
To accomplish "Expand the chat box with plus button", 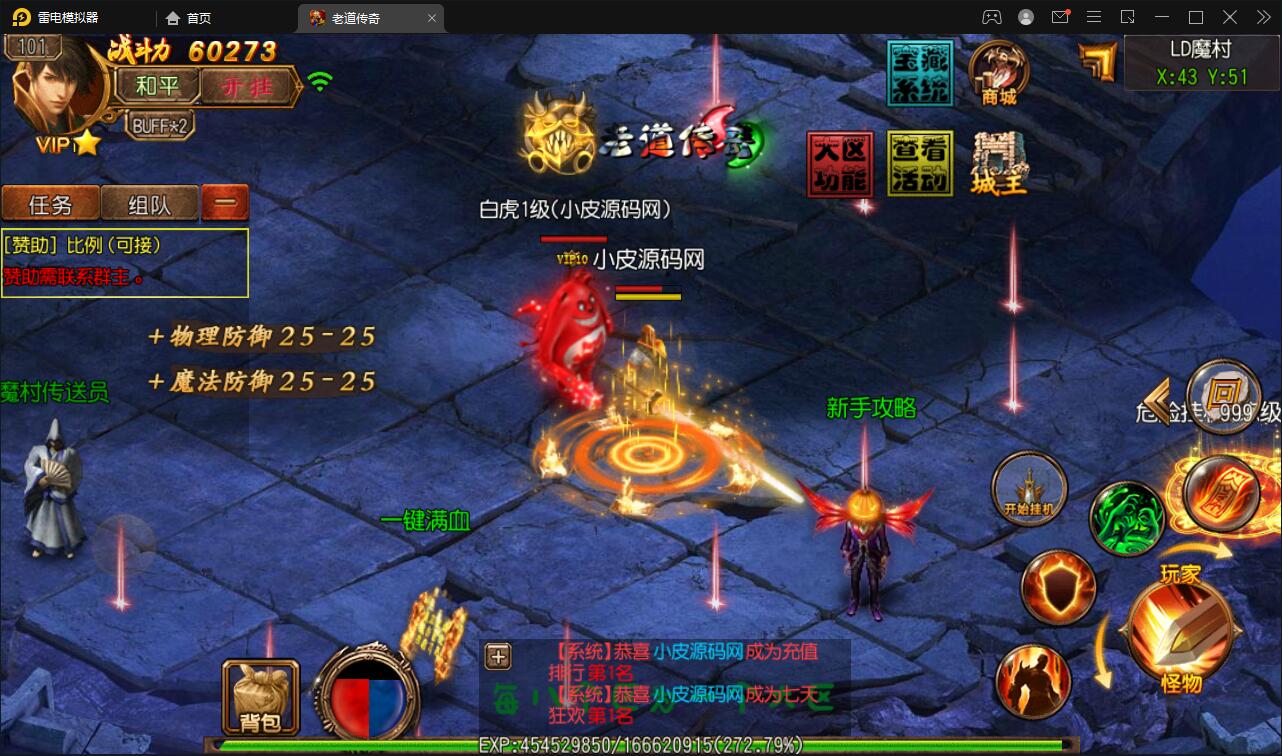I will coord(498,656).
